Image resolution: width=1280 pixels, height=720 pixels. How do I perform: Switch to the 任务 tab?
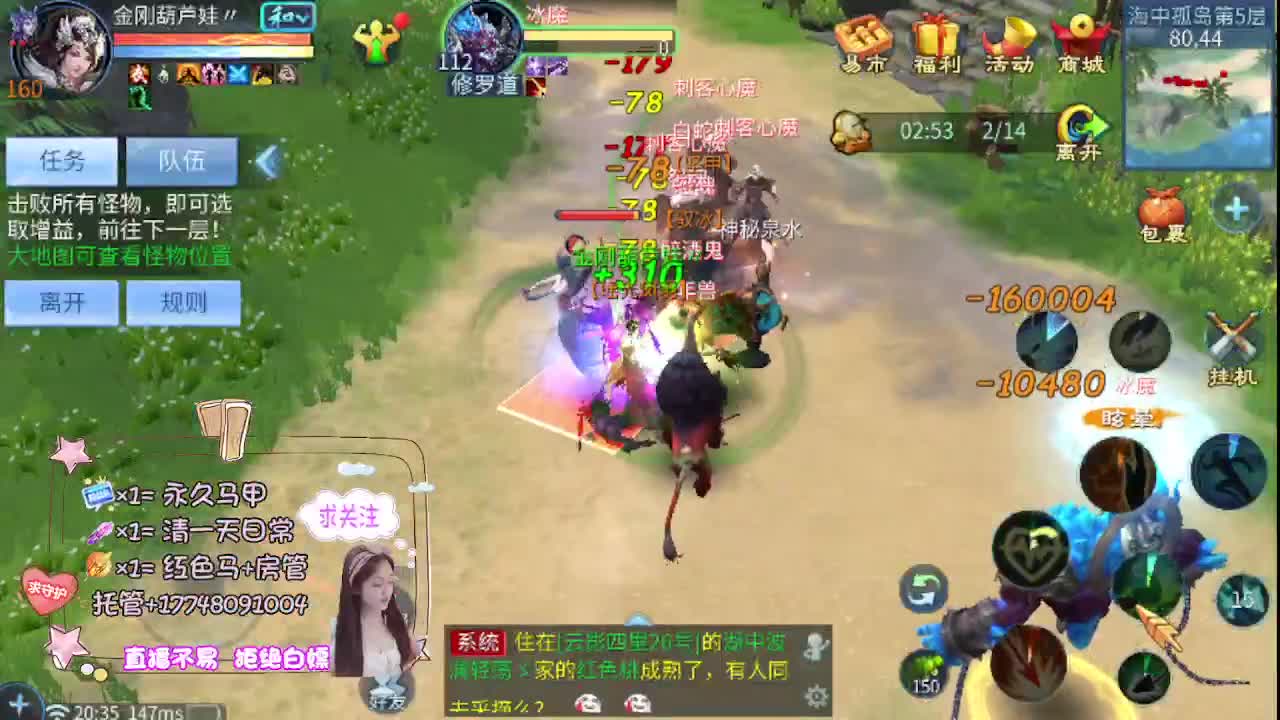(60, 160)
